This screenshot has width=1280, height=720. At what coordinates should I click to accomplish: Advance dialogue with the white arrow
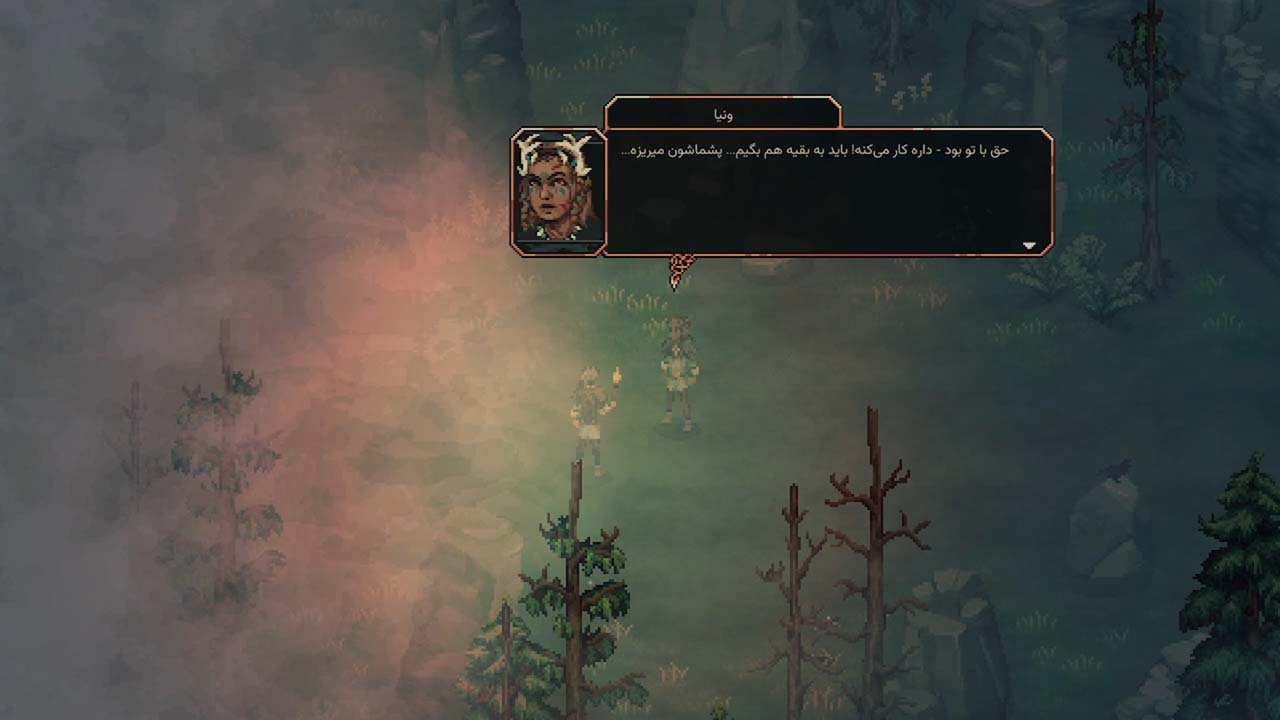click(1029, 245)
